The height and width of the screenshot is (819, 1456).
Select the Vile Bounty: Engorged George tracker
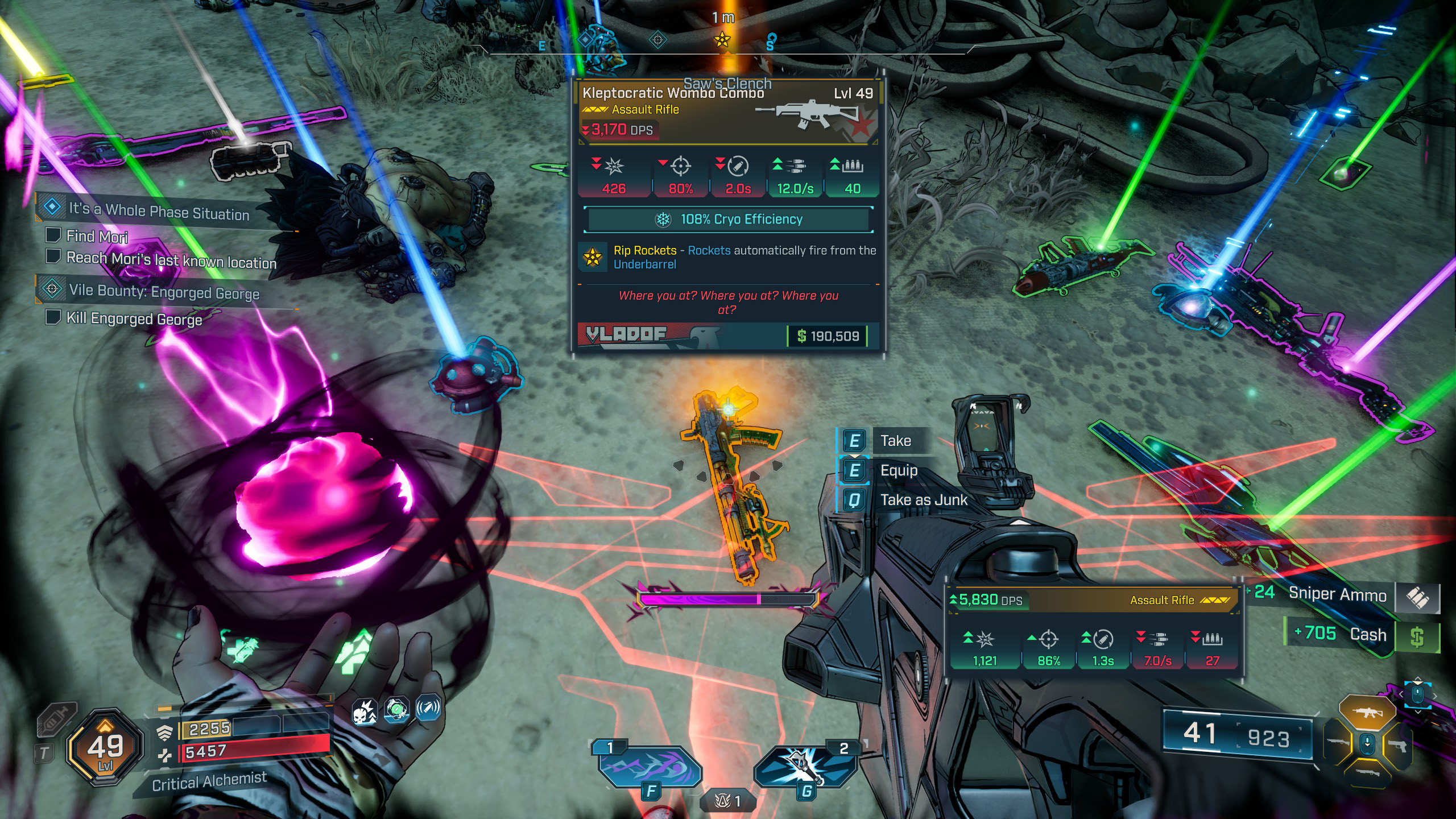pyautogui.click(x=164, y=292)
